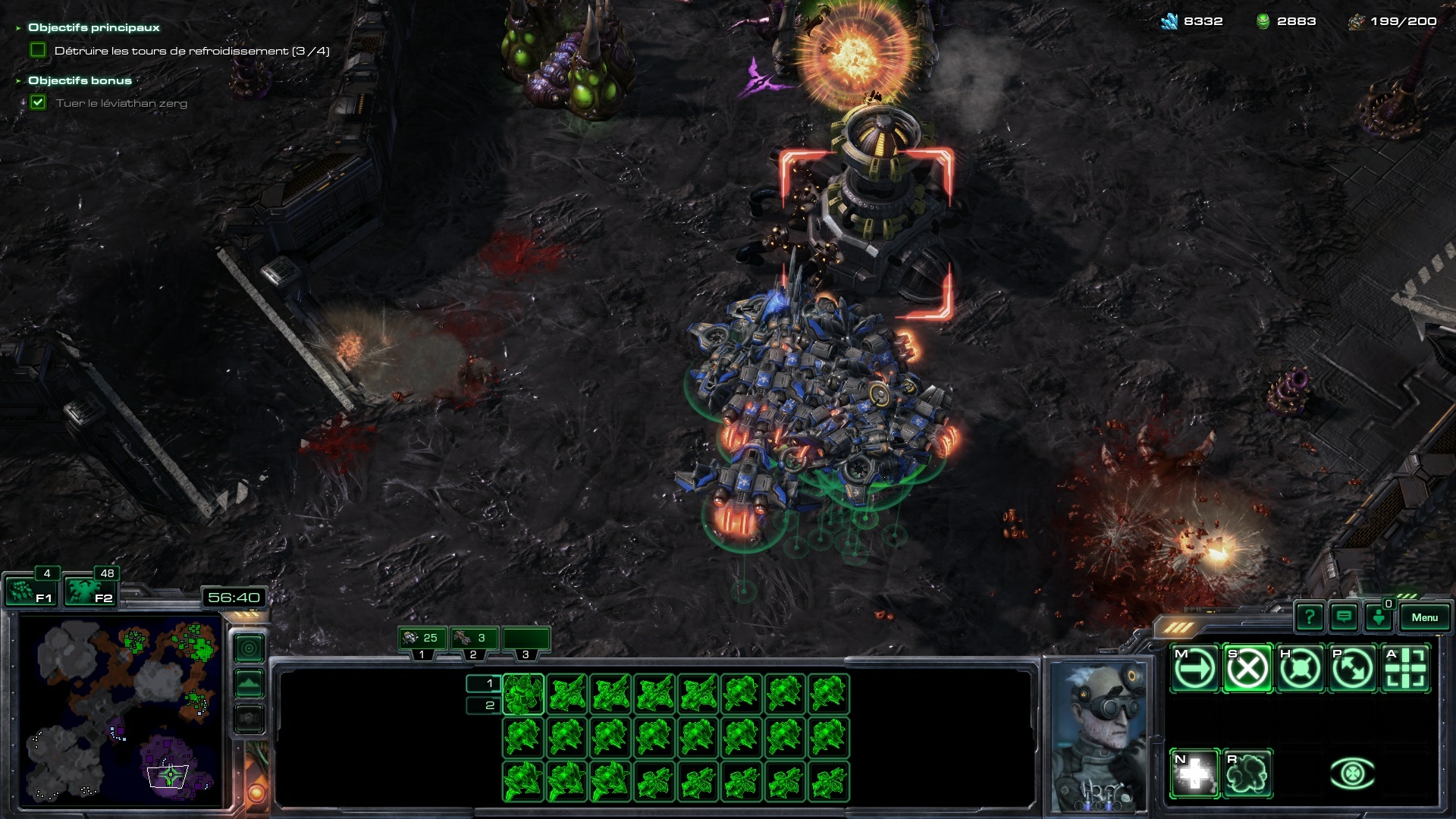Screen dimensions: 1456x819
Task: Open the chat messages button
Action: (1344, 617)
